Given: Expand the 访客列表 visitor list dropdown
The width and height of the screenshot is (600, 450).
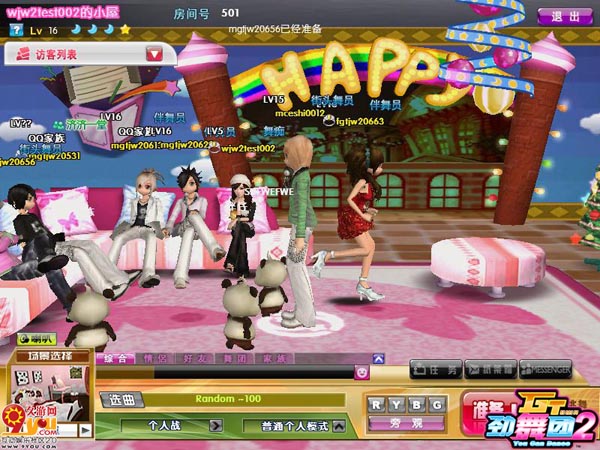Looking at the screenshot, I should coord(154,54).
